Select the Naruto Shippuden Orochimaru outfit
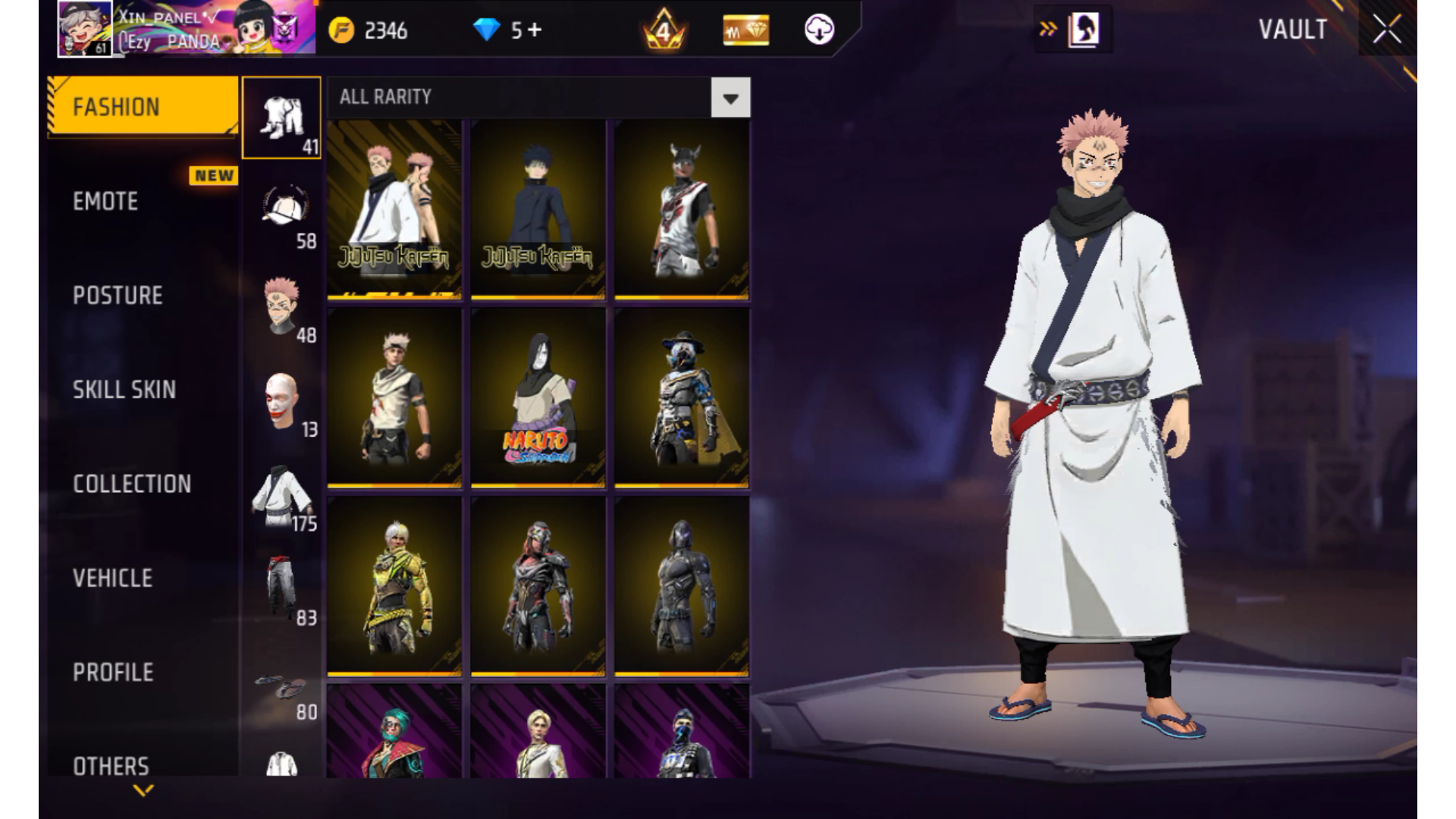This screenshot has height=819, width=1456. 538,397
